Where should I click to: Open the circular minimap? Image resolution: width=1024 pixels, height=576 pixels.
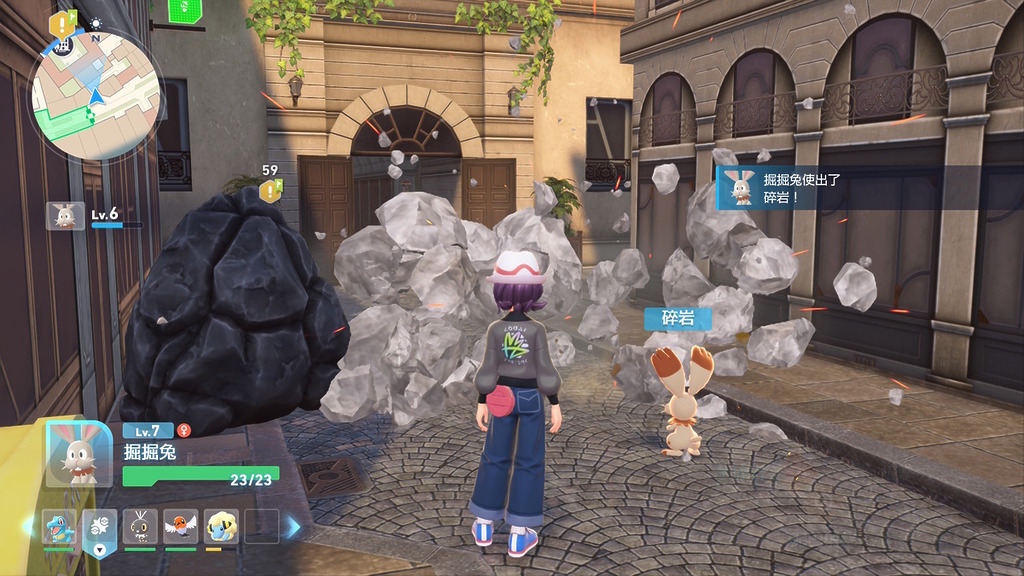pyautogui.click(x=95, y=95)
